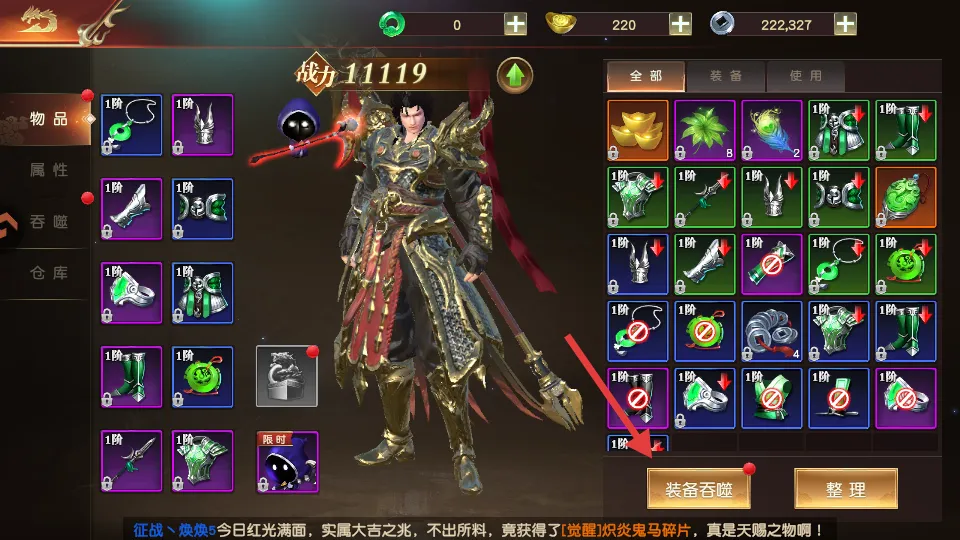
Task: Open the 仓库 warehouse side menu
Action: tap(48, 272)
